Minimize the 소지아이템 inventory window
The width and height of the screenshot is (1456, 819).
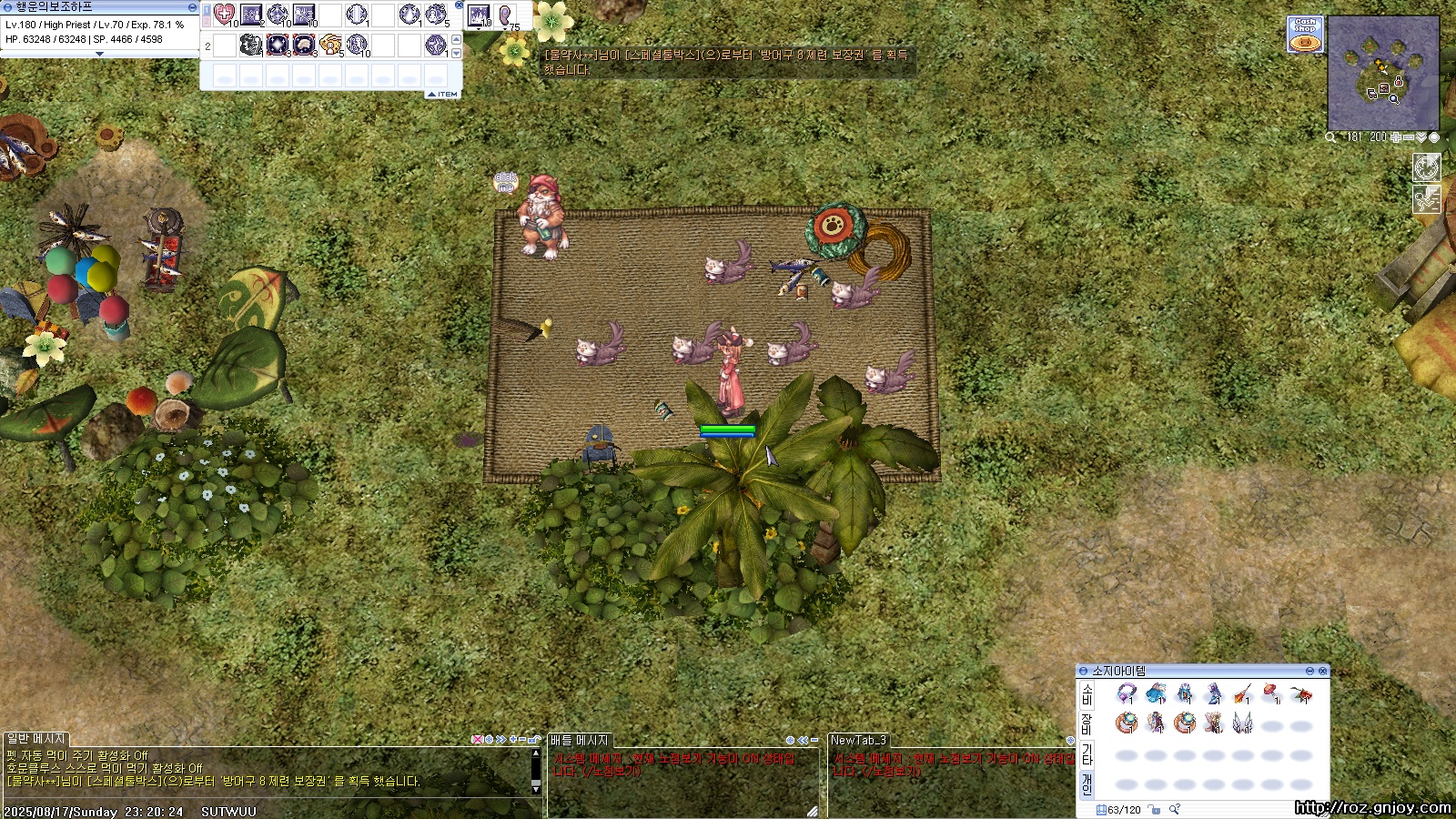(x=1309, y=671)
